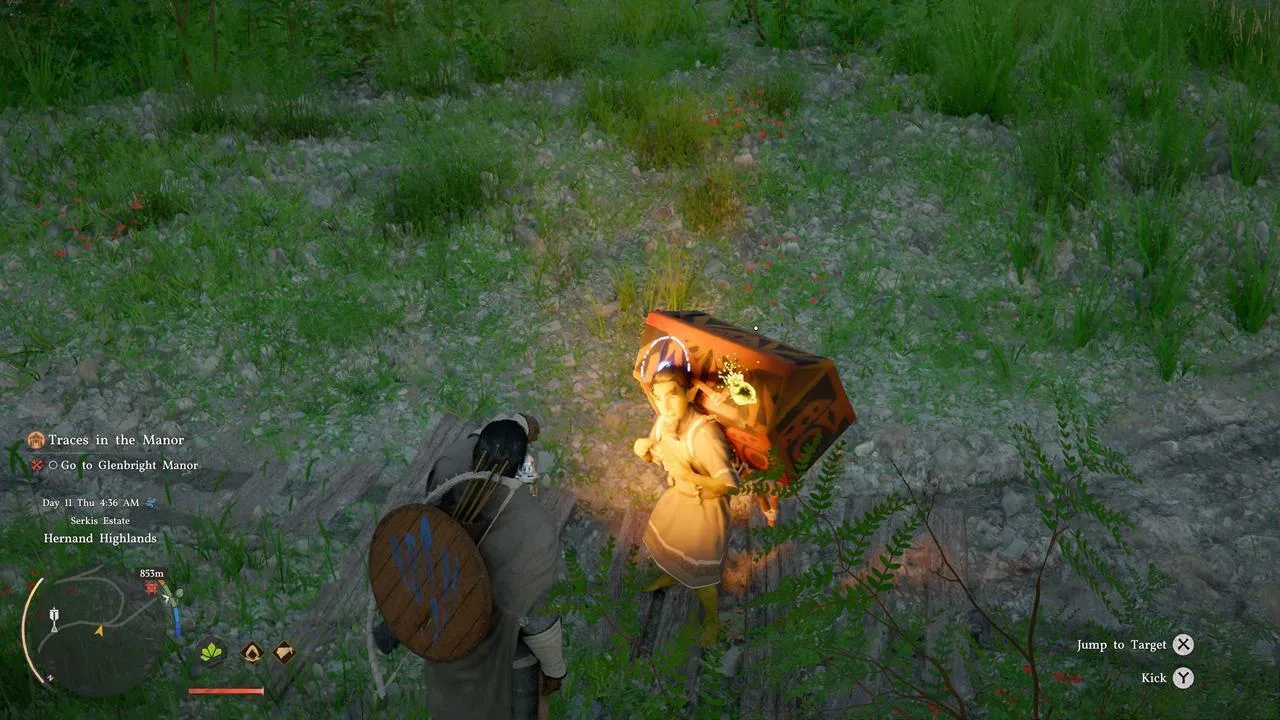This screenshot has width=1280, height=720.
Task: Click the red stamina bar
Action: pos(227,690)
